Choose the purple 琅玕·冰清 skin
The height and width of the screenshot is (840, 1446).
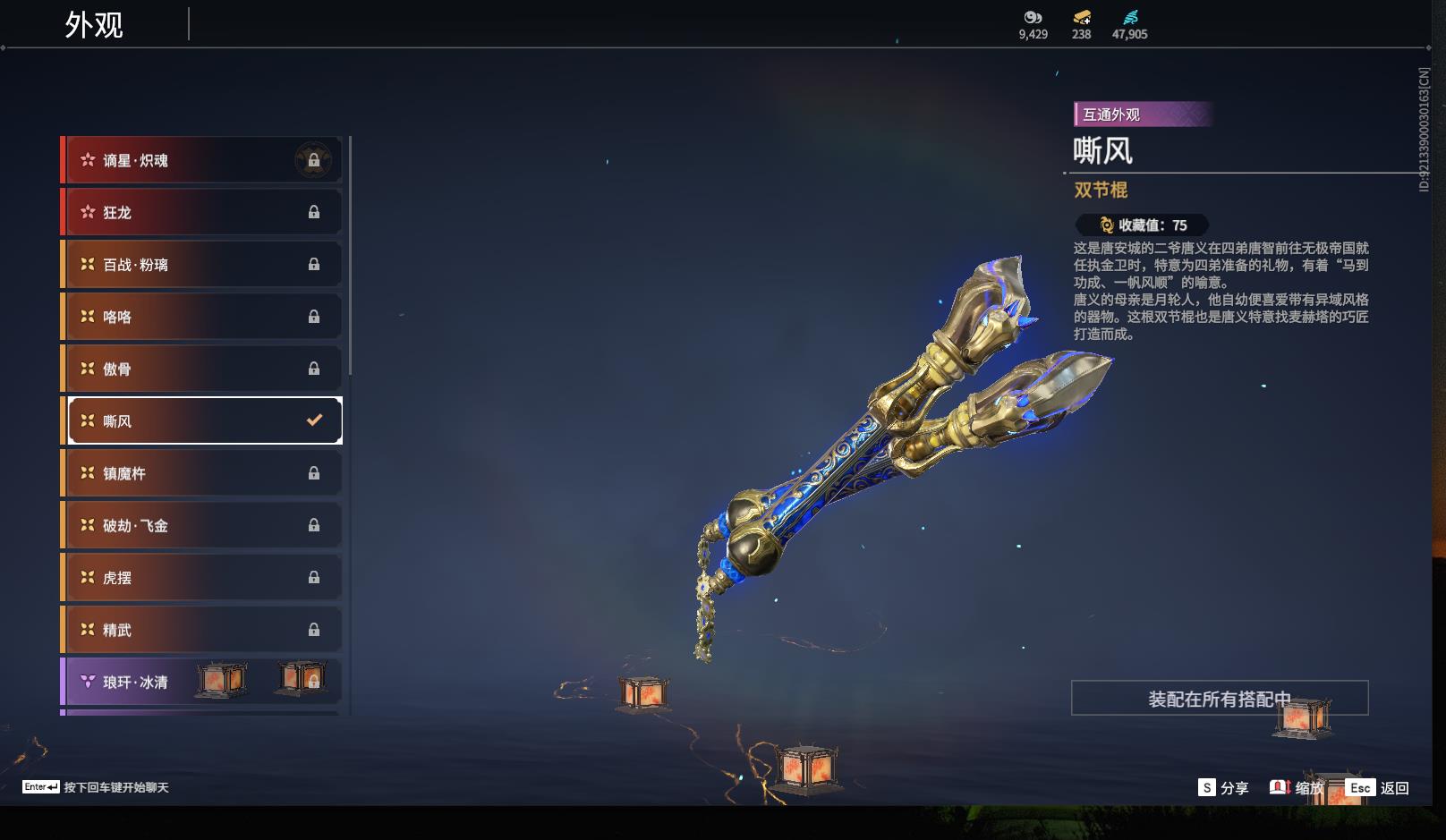click(202, 682)
